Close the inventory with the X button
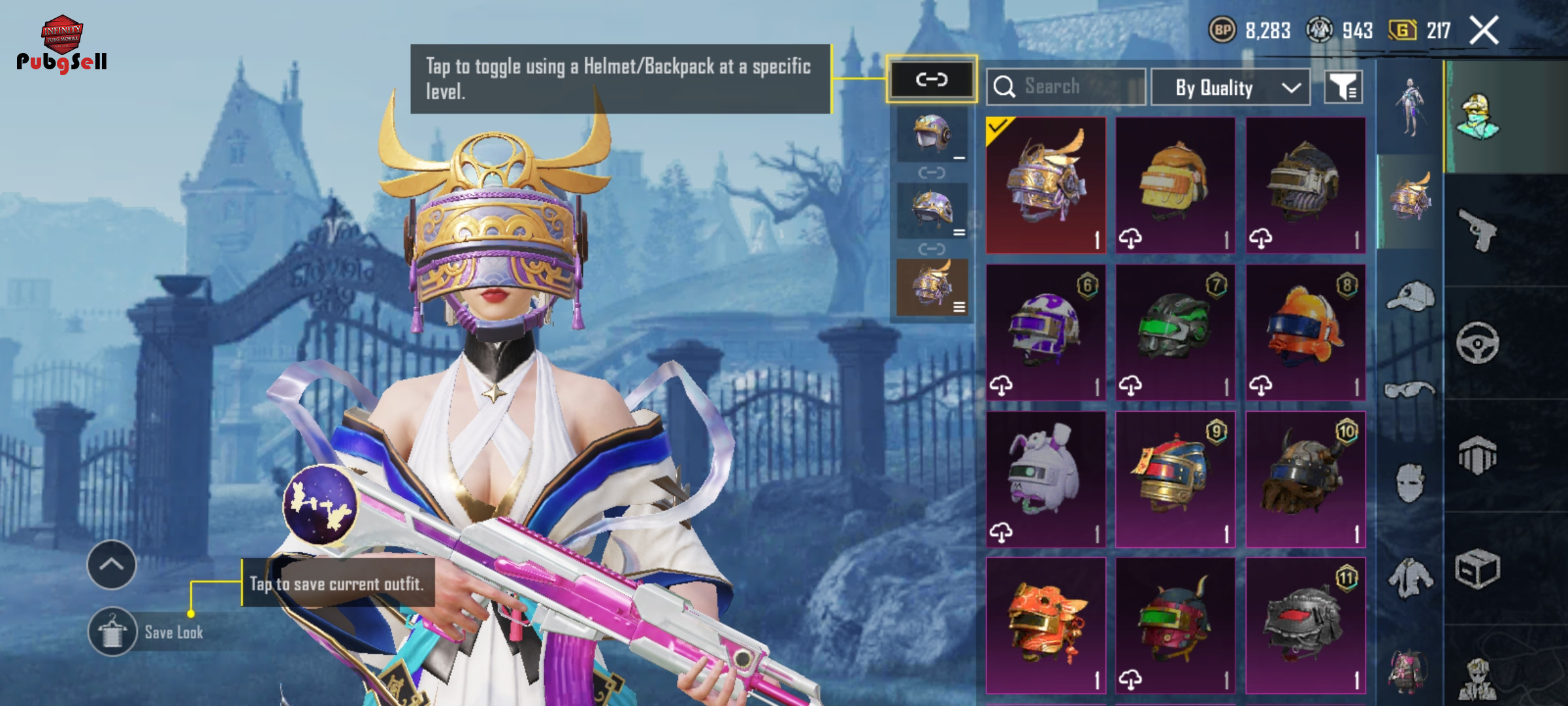 click(1484, 31)
